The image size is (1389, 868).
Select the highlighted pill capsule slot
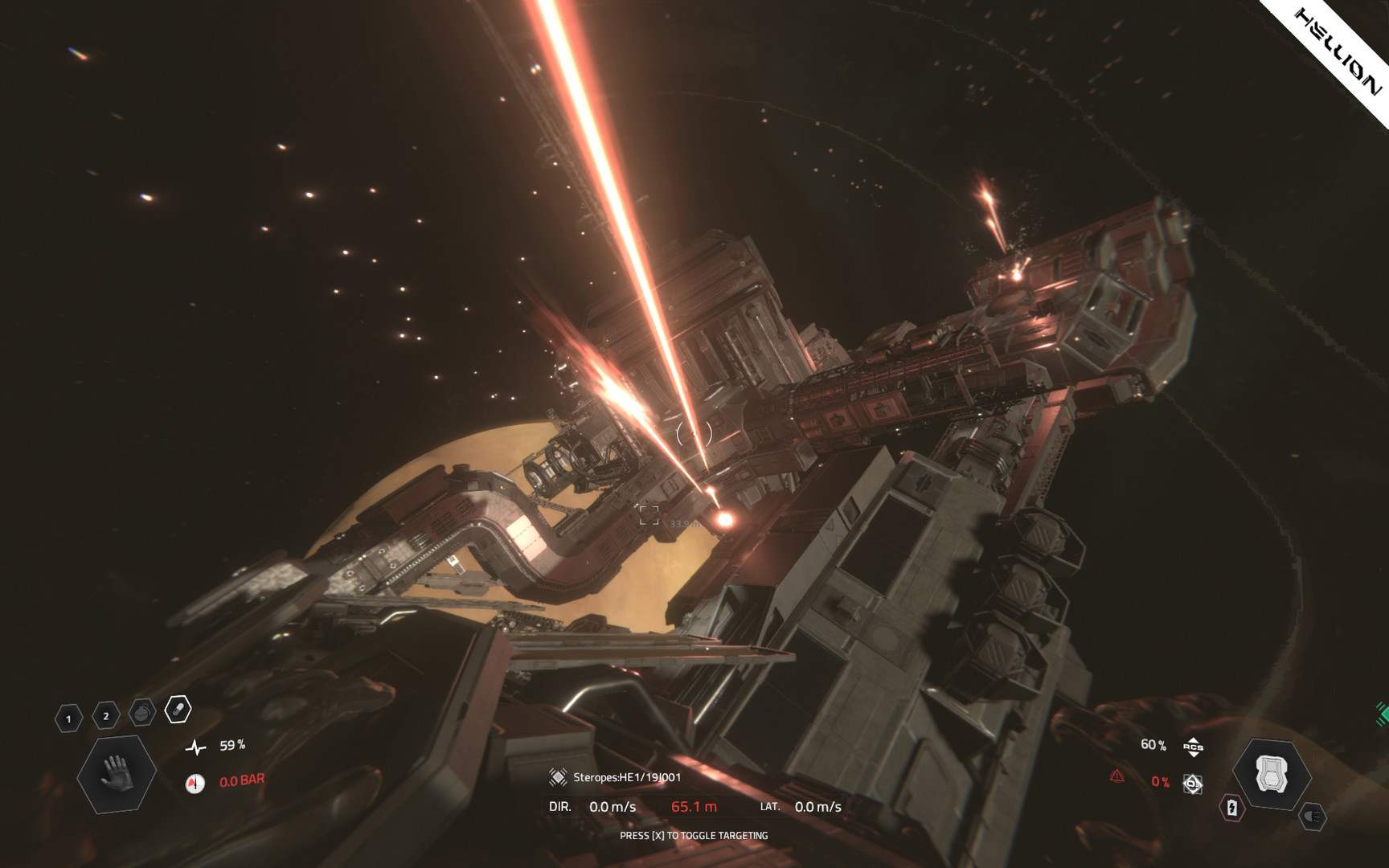coord(178,710)
